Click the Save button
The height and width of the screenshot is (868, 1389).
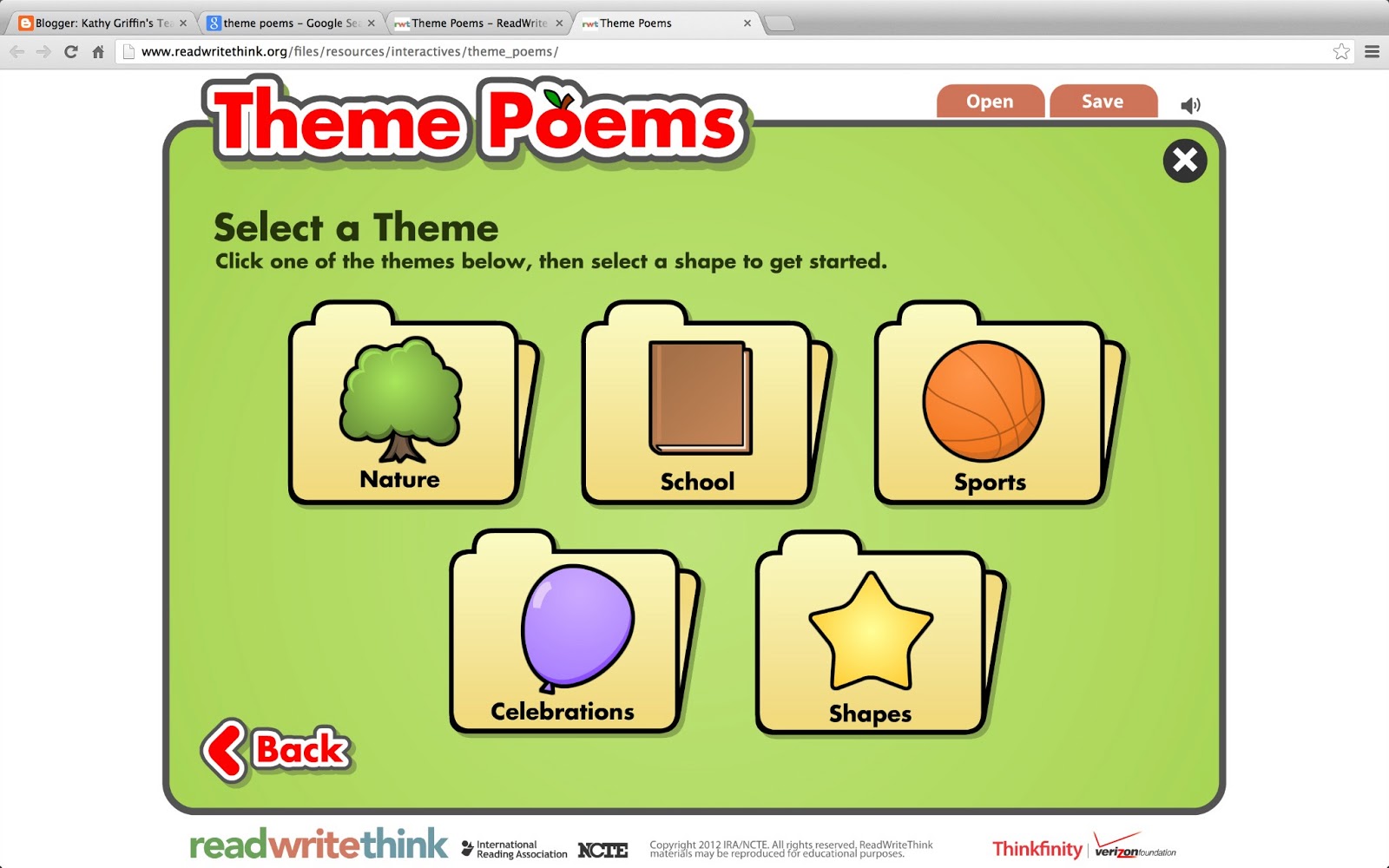[x=1103, y=102]
